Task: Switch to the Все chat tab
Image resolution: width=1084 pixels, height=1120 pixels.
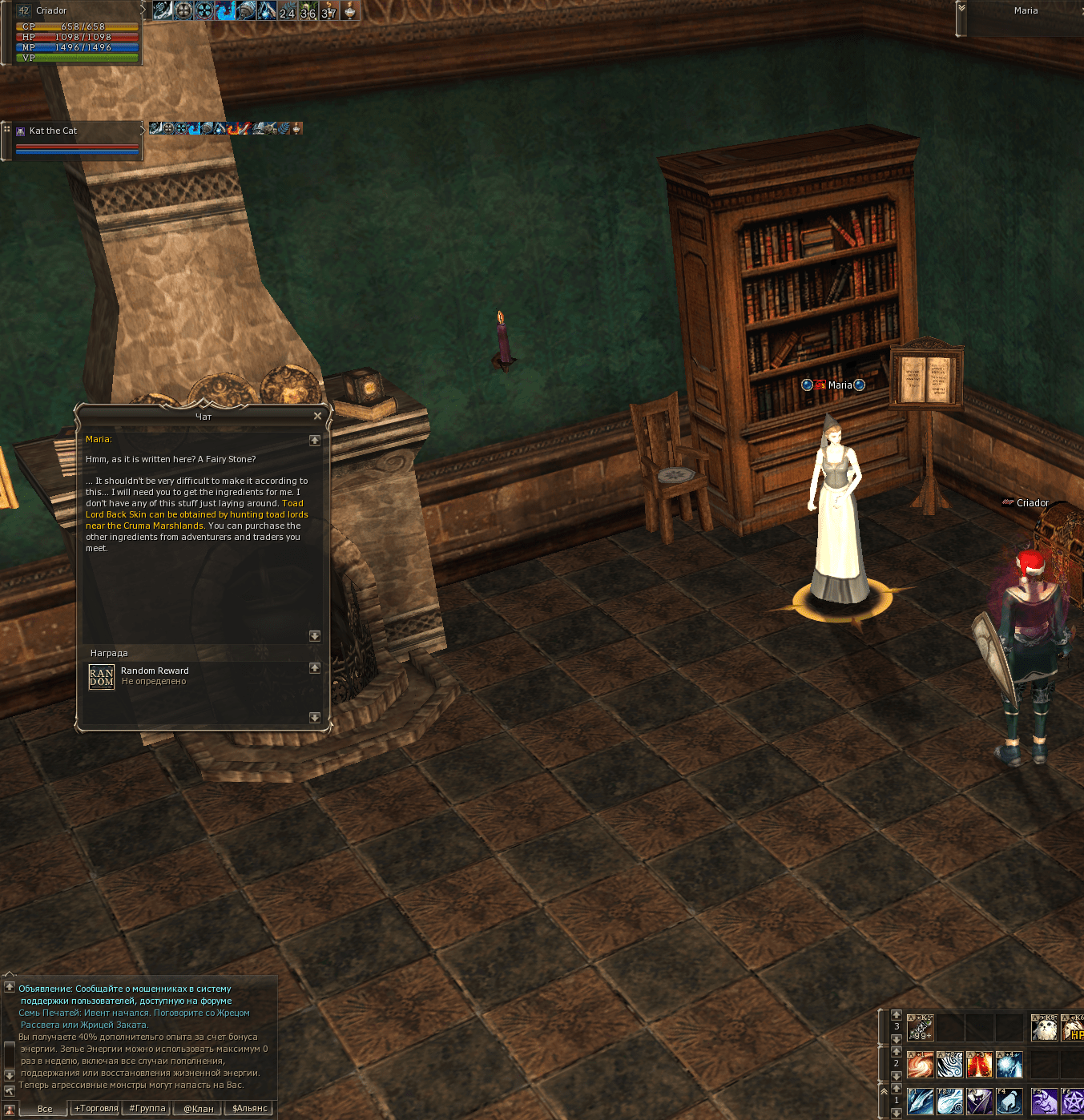Action: pos(45,1109)
